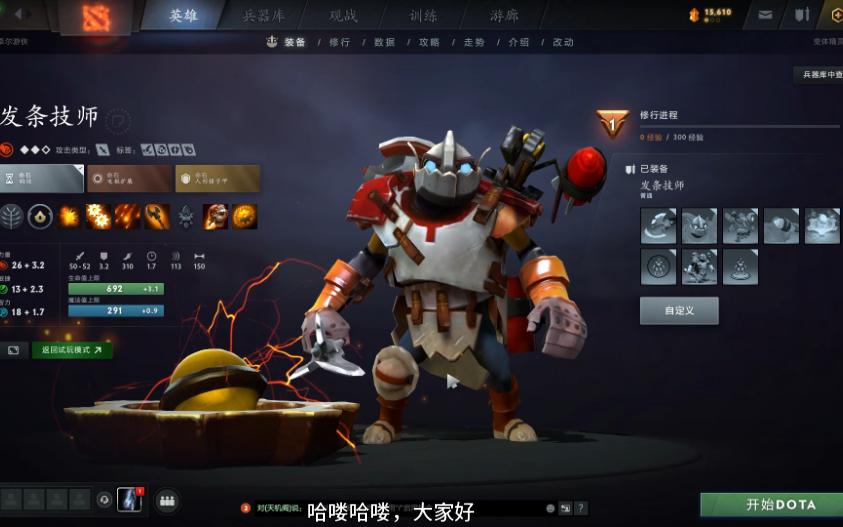Image resolution: width=843 pixels, height=527 pixels.
Task: Show the 修行 sub-tab
Action: pos(339,43)
